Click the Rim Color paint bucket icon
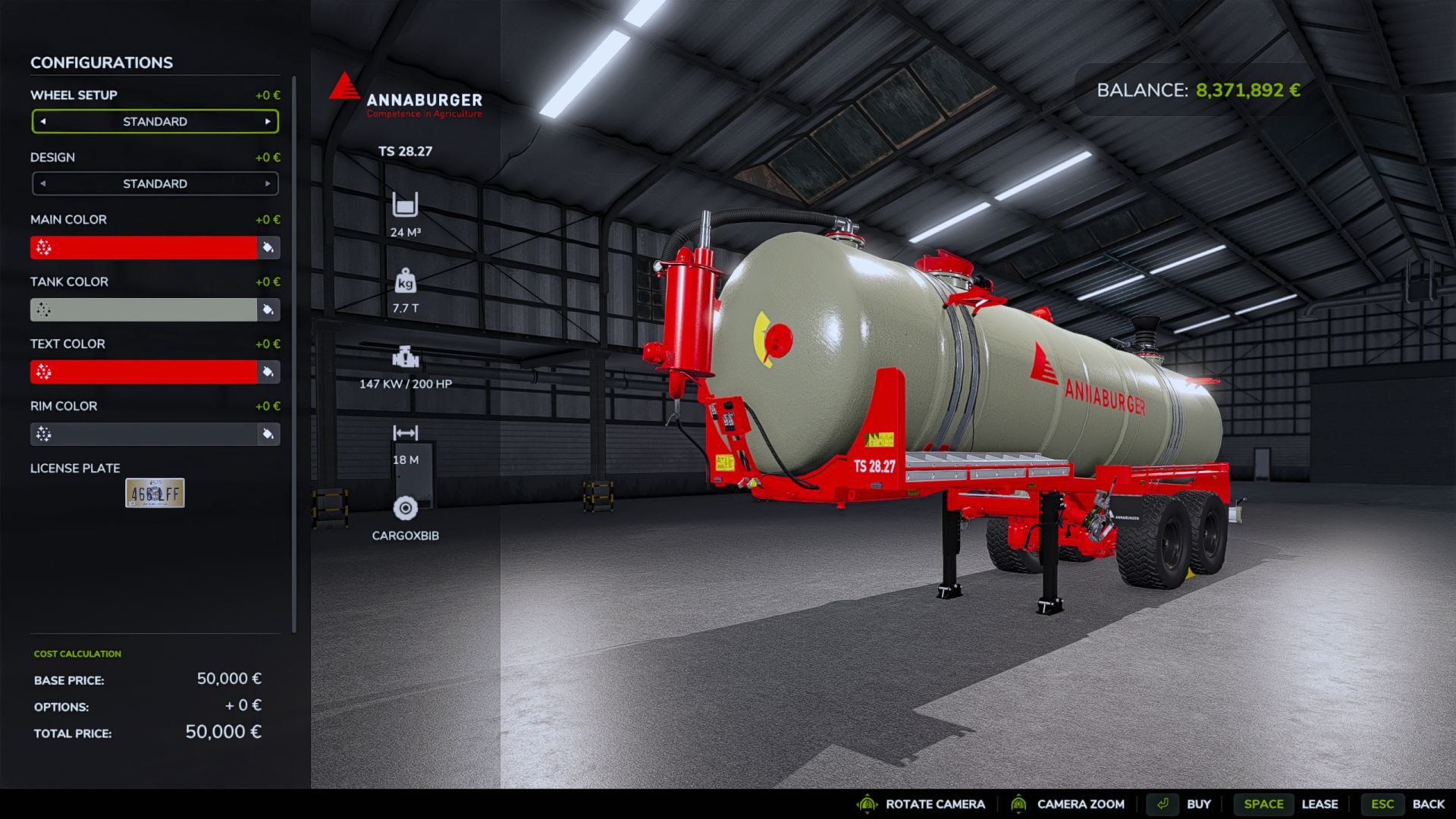The image size is (1456, 819). pos(268,434)
